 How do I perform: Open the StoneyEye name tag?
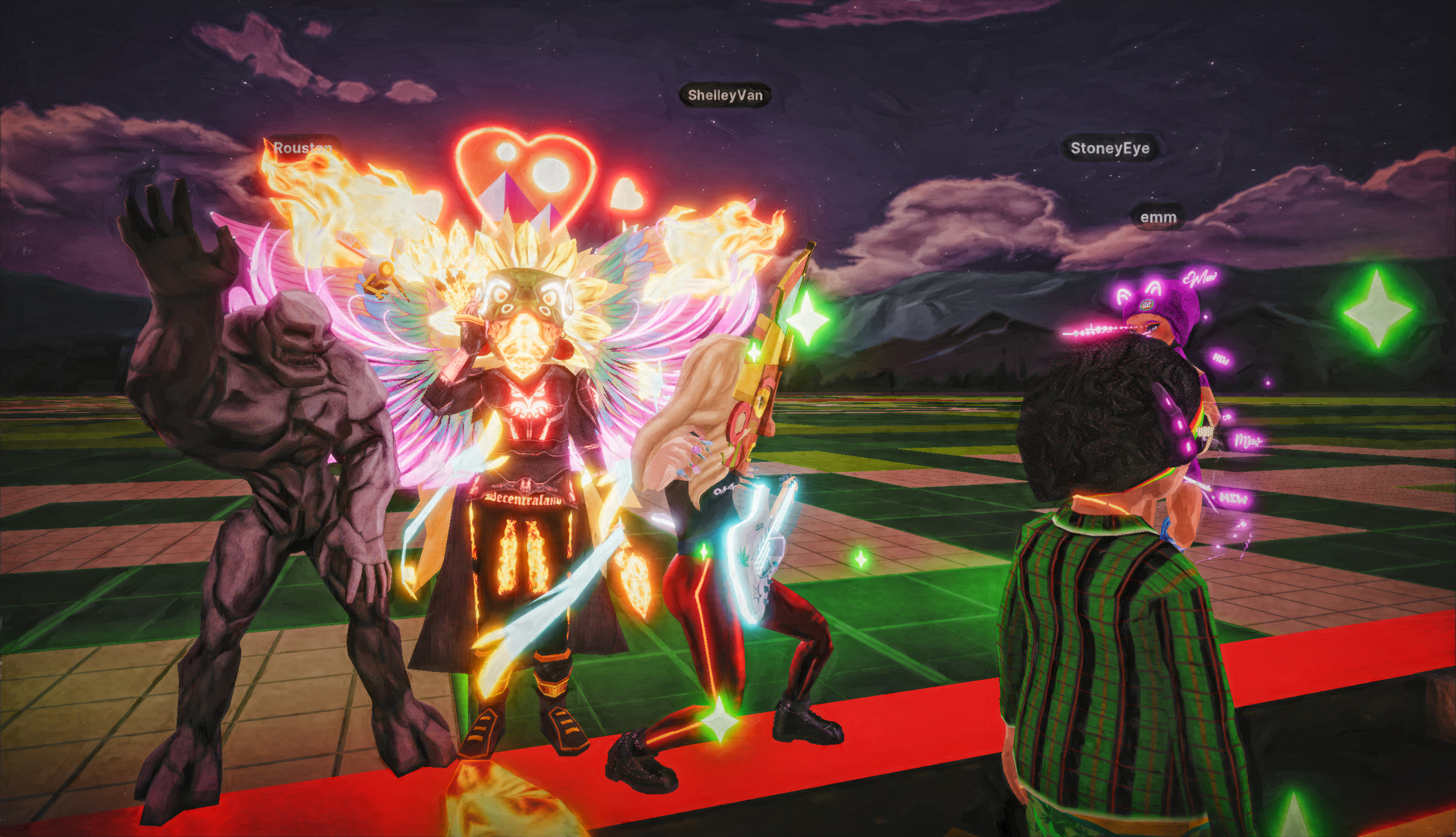click(1109, 148)
